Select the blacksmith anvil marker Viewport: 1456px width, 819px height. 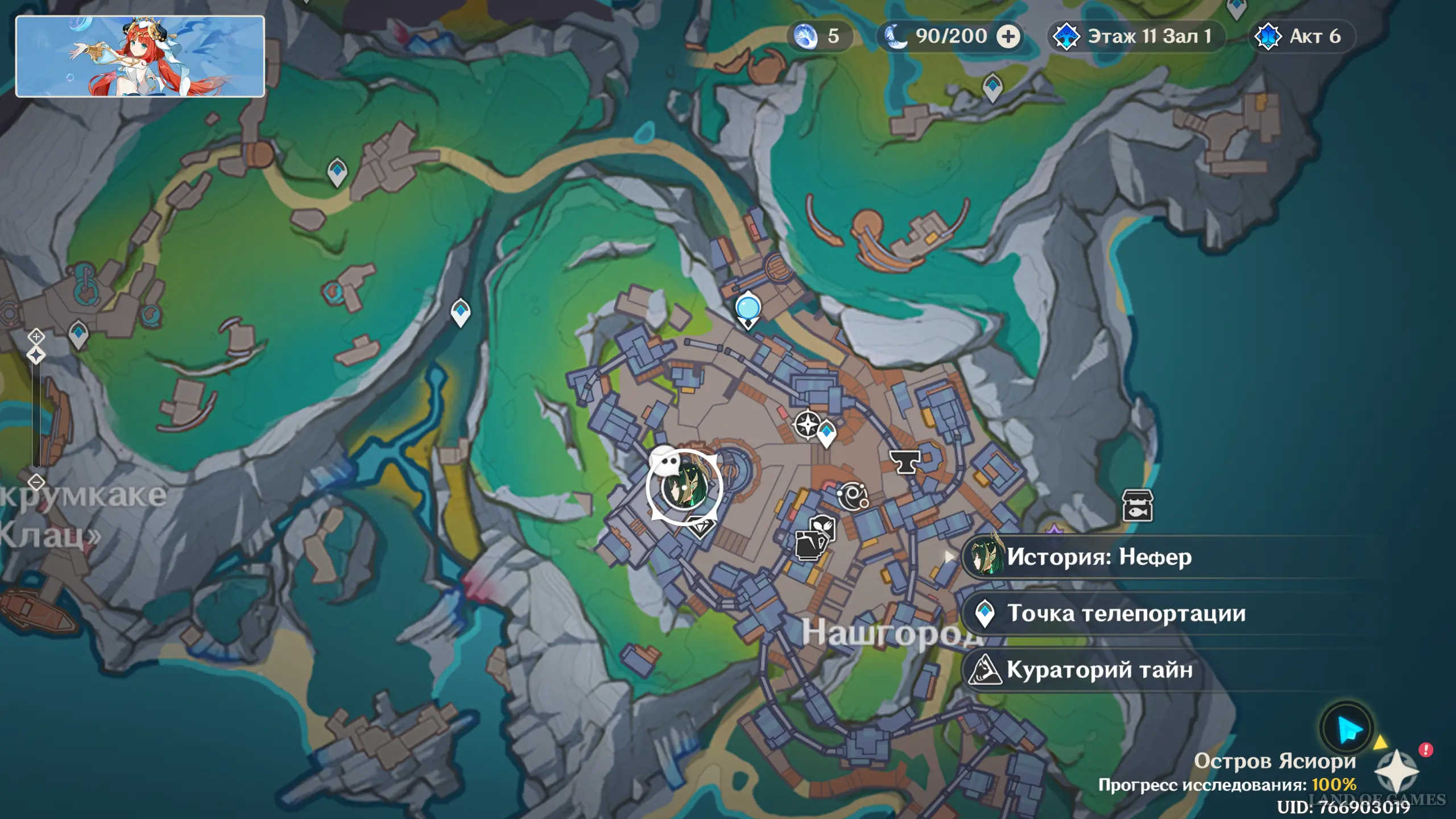pyautogui.click(x=904, y=462)
